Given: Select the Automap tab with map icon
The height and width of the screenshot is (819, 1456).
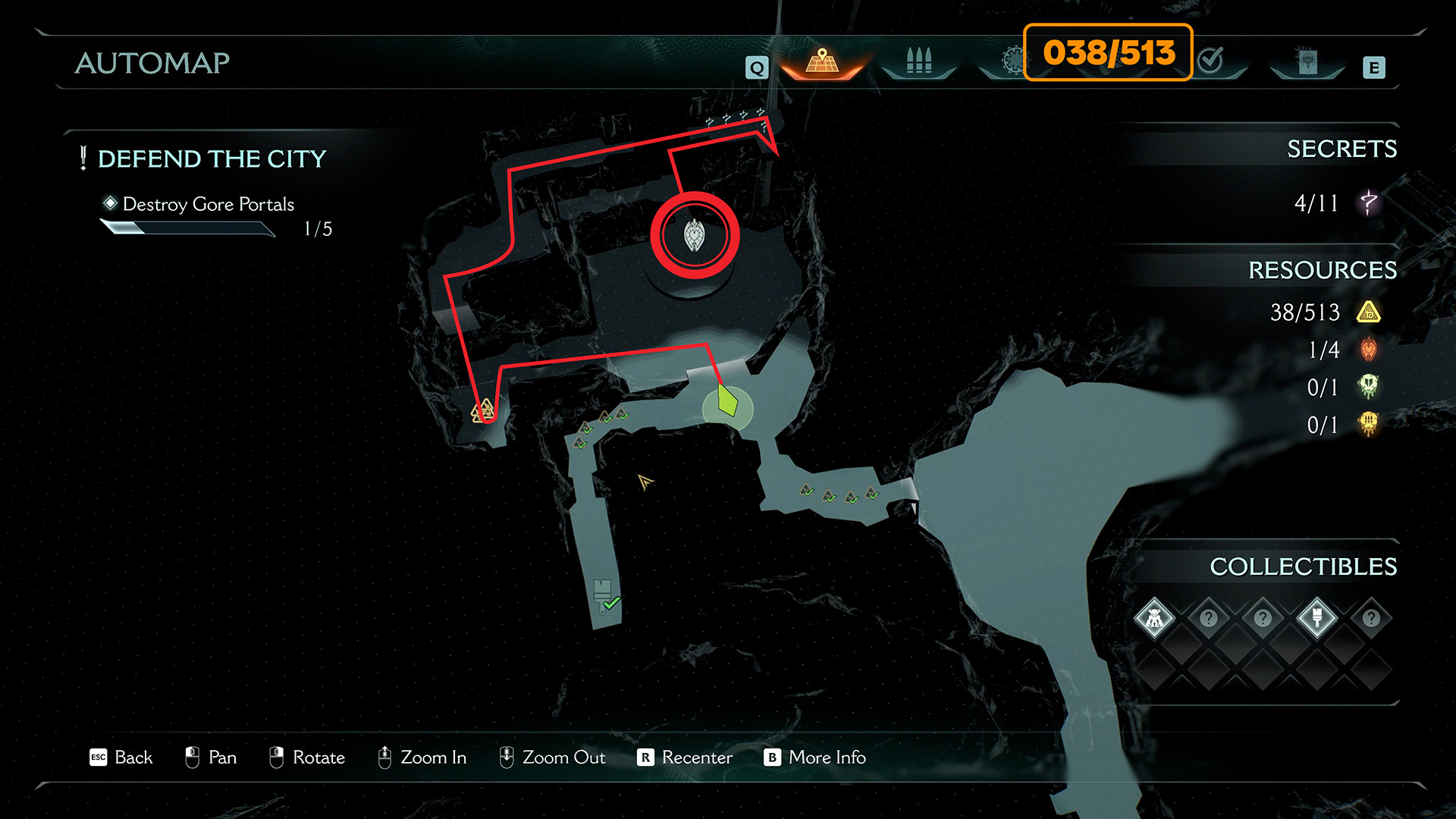Looking at the screenshot, I should (822, 61).
